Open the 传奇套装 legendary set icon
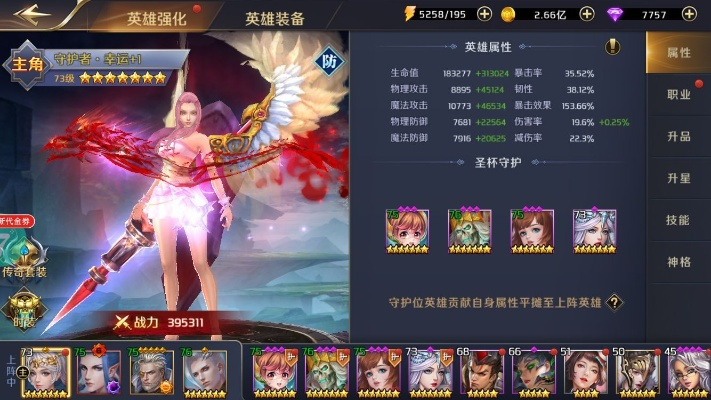The image size is (711, 400). 27,255
